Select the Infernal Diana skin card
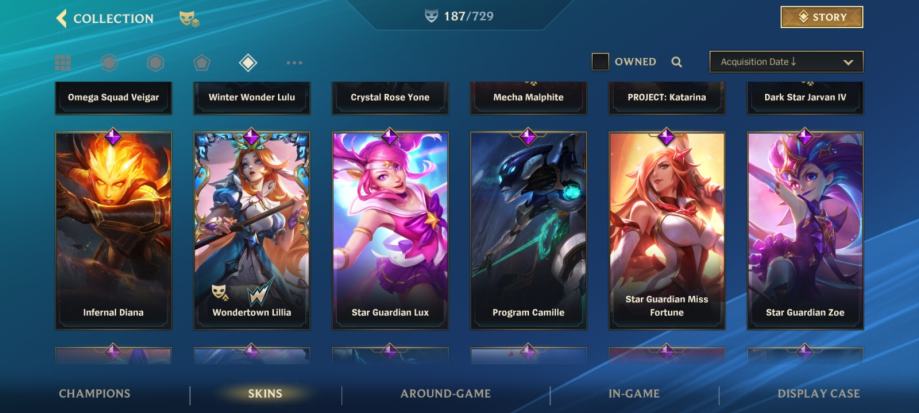 point(113,230)
